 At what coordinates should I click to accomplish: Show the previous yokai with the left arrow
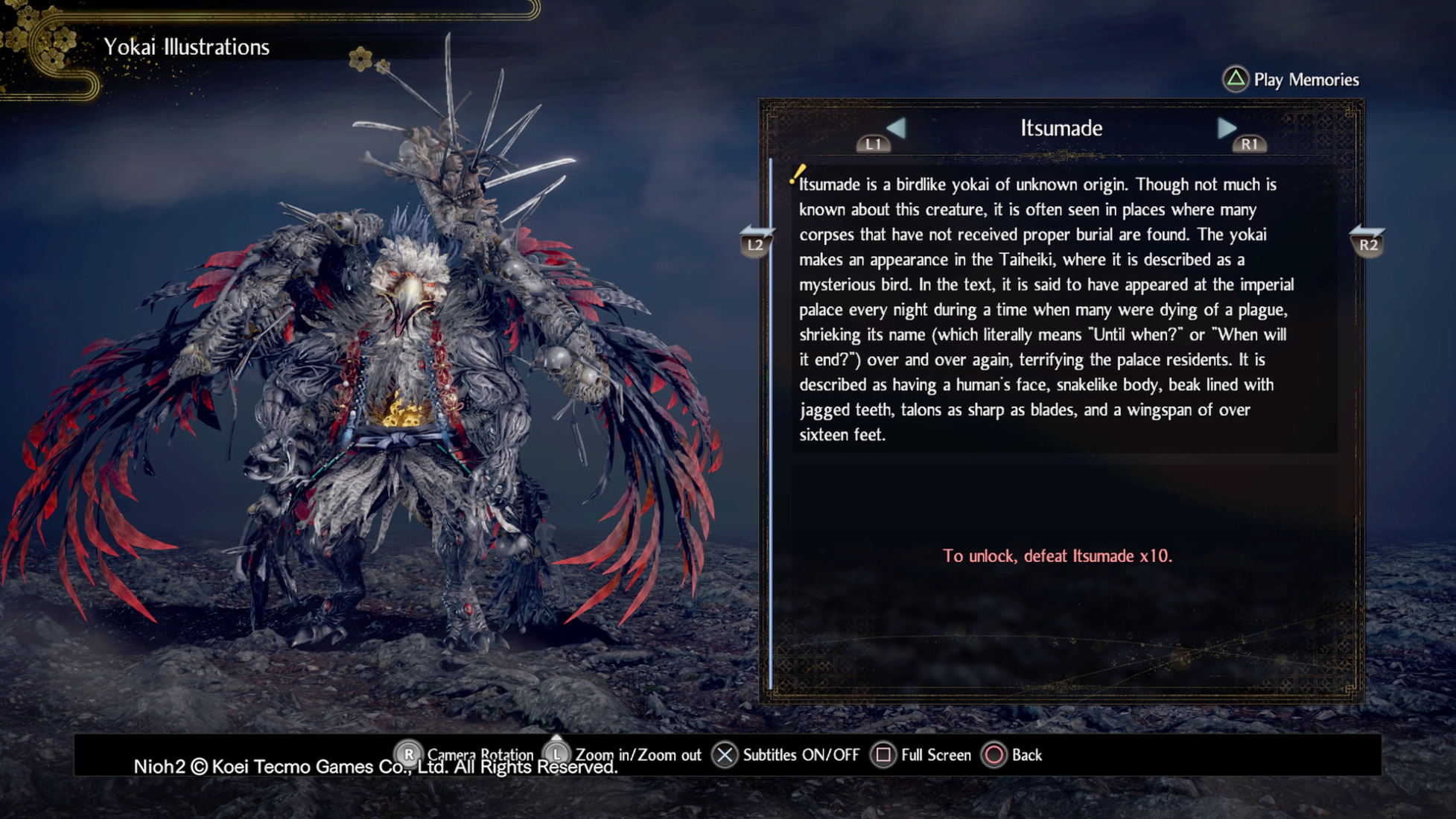tap(896, 129)
